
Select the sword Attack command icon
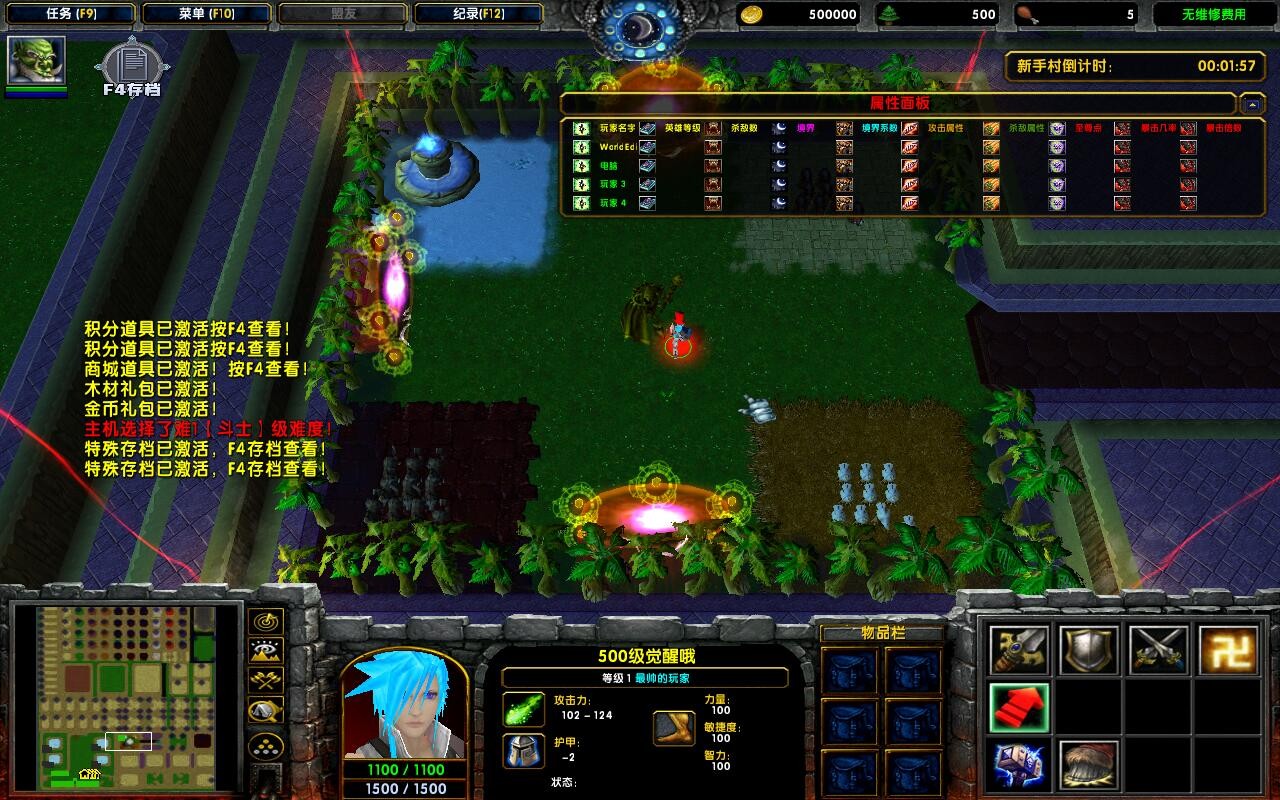click(x=1020, y=648)
